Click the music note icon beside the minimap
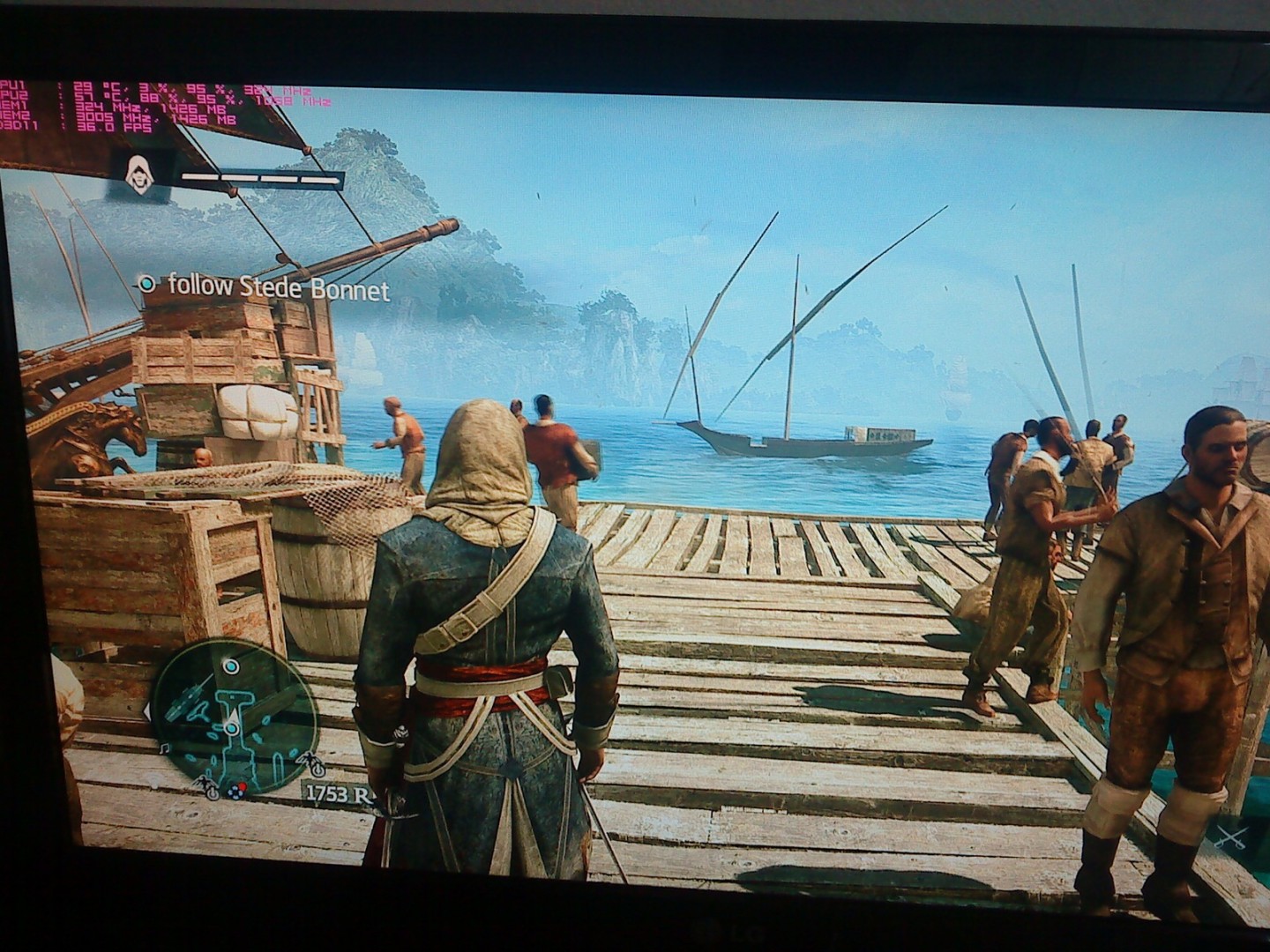This screenshot has height=952, width=1270. point(164,747)
